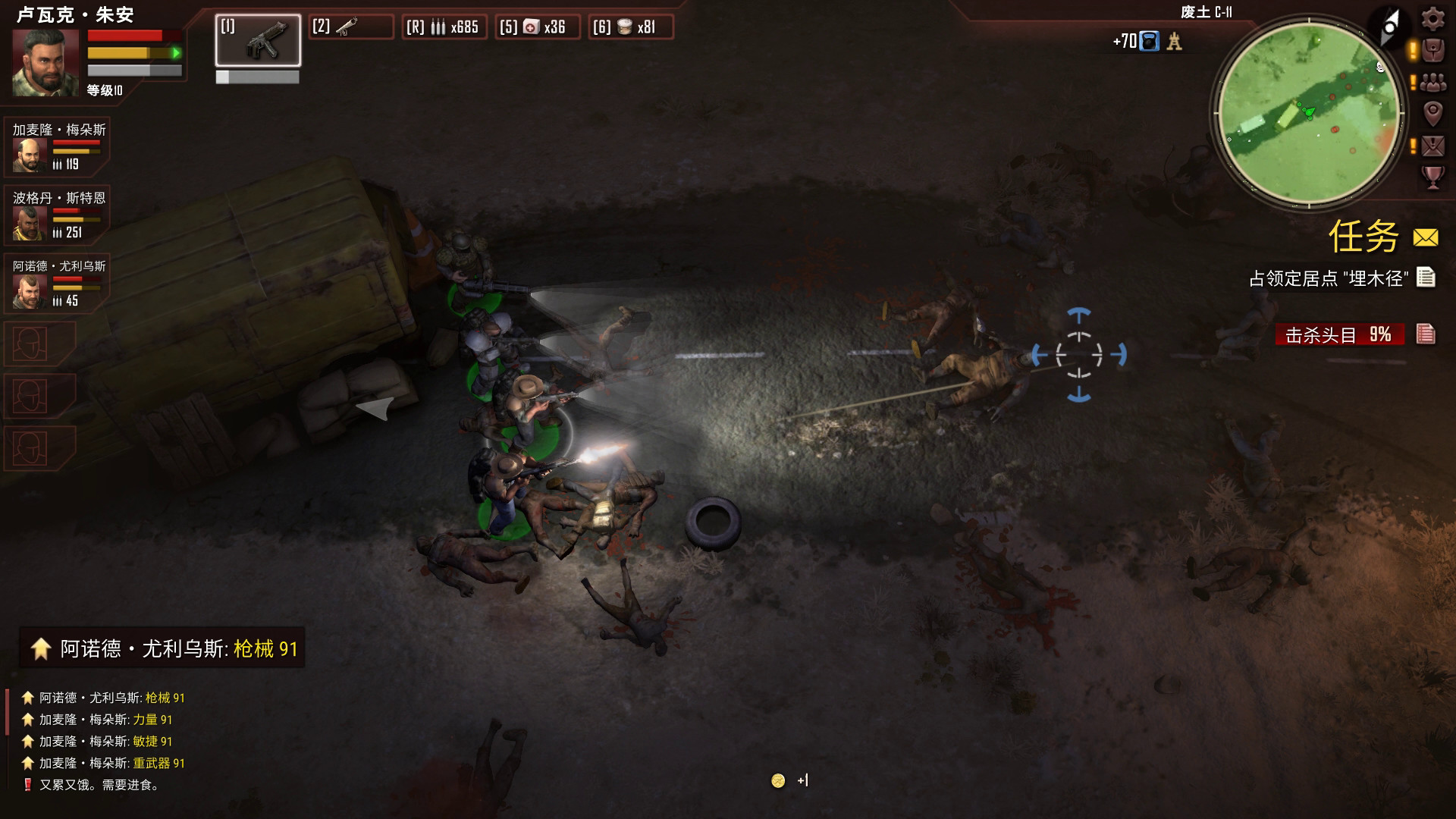Switch to the weapon in slot 2
Viewport: 1456px width, 819px height.
[351, 27]
